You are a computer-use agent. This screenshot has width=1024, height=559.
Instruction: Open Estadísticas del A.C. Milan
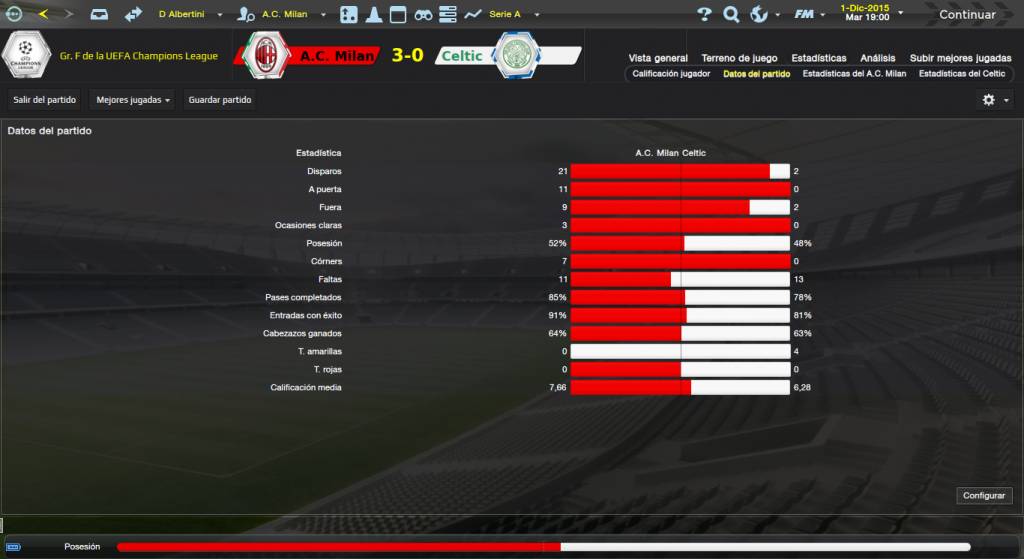point(854,74)
